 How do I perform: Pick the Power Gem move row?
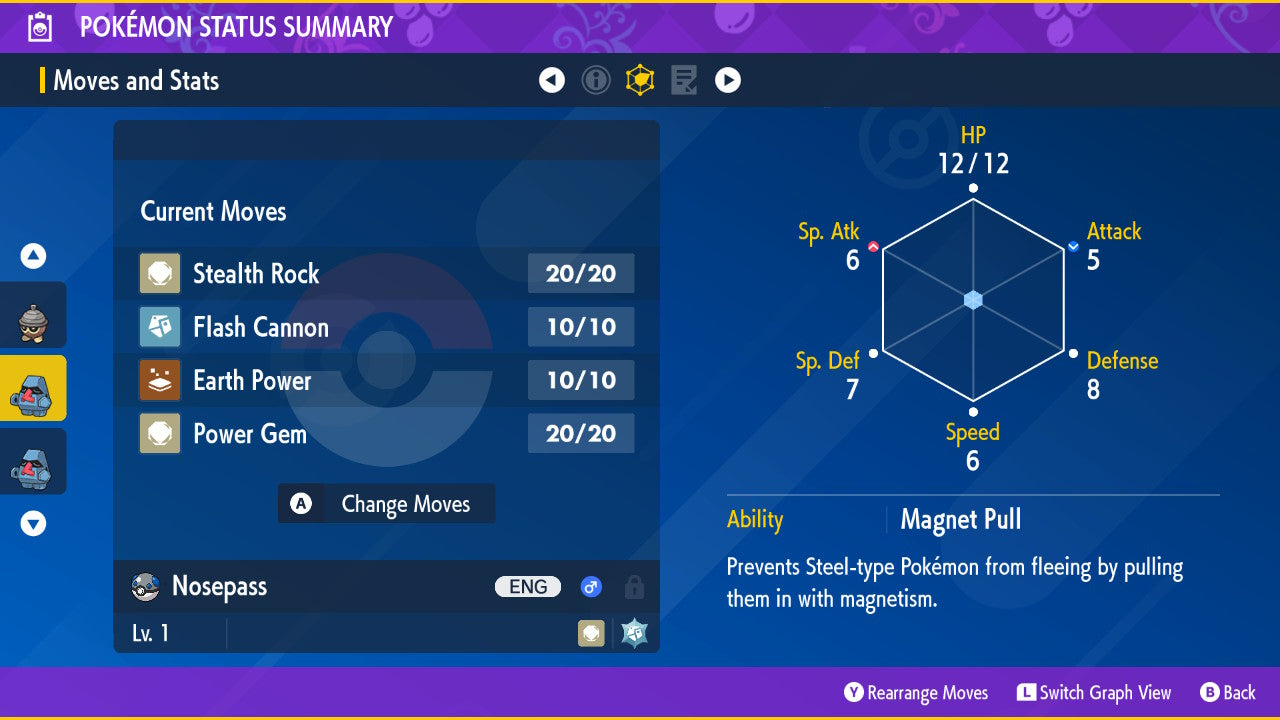[x=386, y=434]
